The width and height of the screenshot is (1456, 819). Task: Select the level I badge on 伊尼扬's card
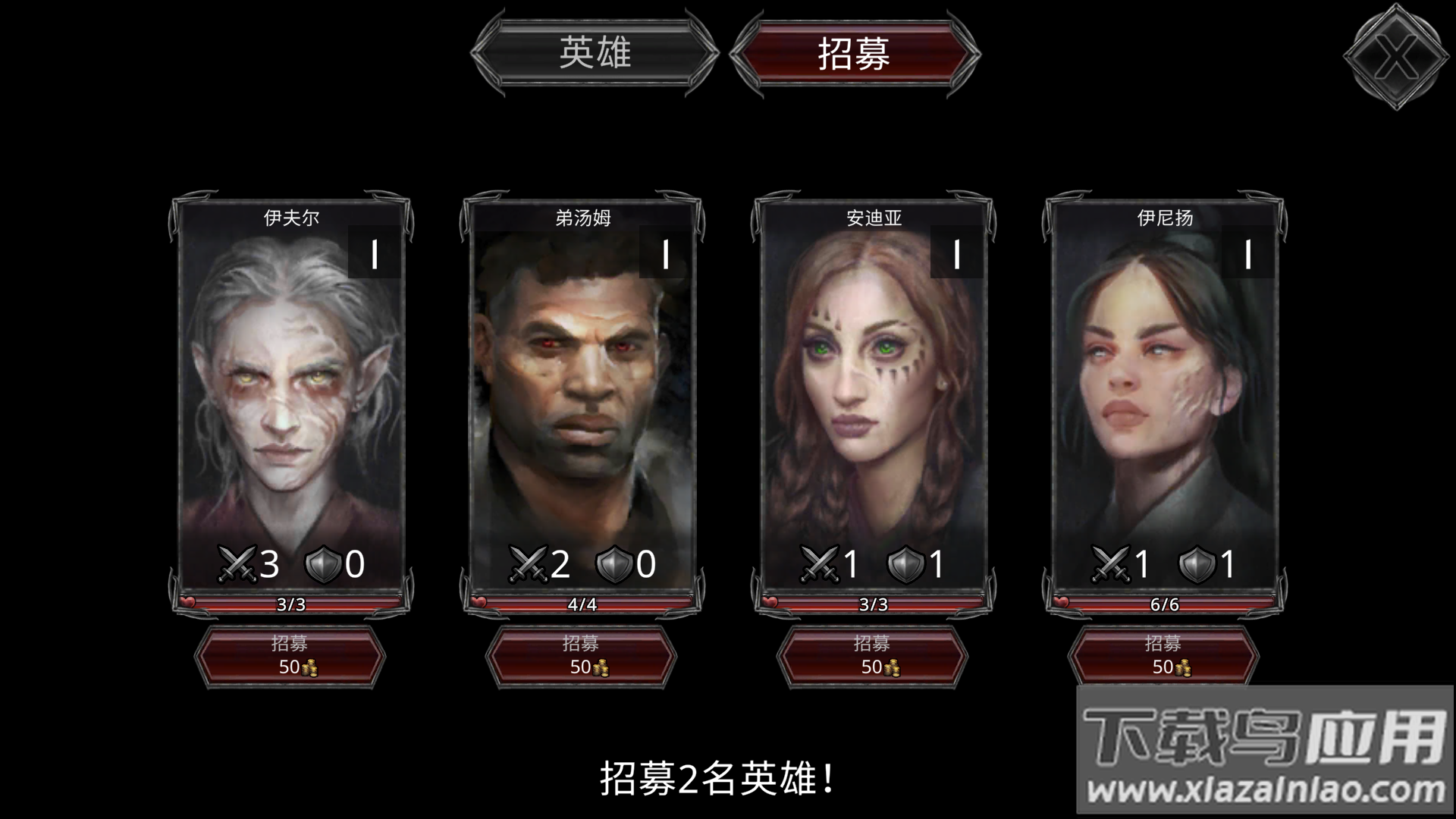(1249, 252)
